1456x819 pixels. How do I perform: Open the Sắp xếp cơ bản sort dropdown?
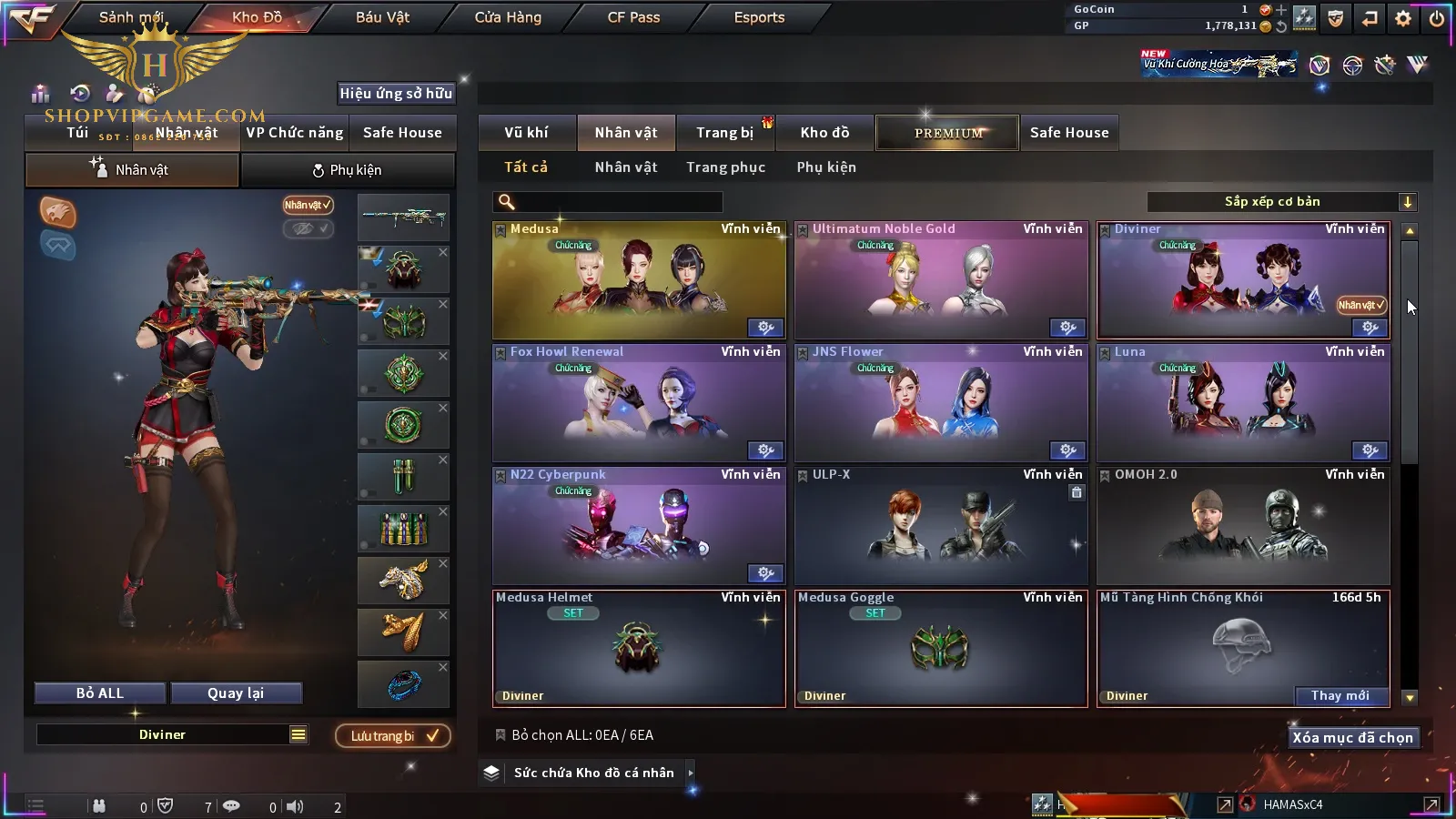(1281, 202)
